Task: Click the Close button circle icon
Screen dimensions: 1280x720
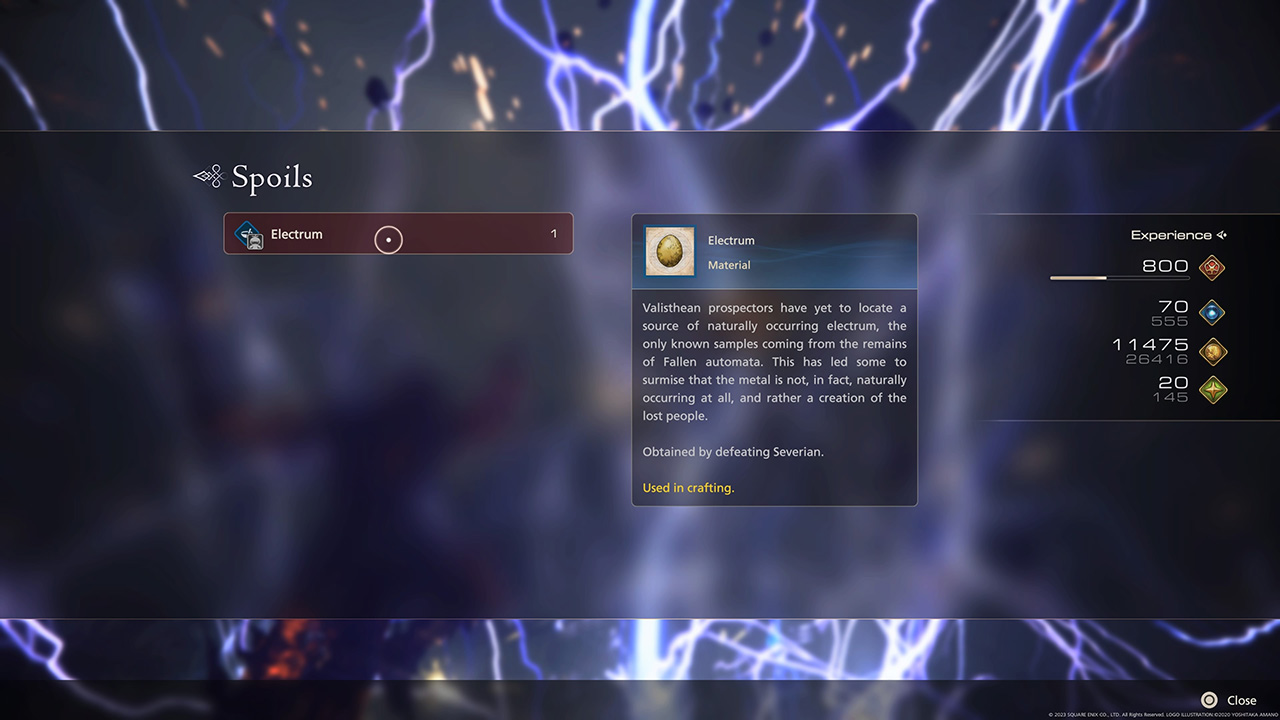Action: 1207,700
